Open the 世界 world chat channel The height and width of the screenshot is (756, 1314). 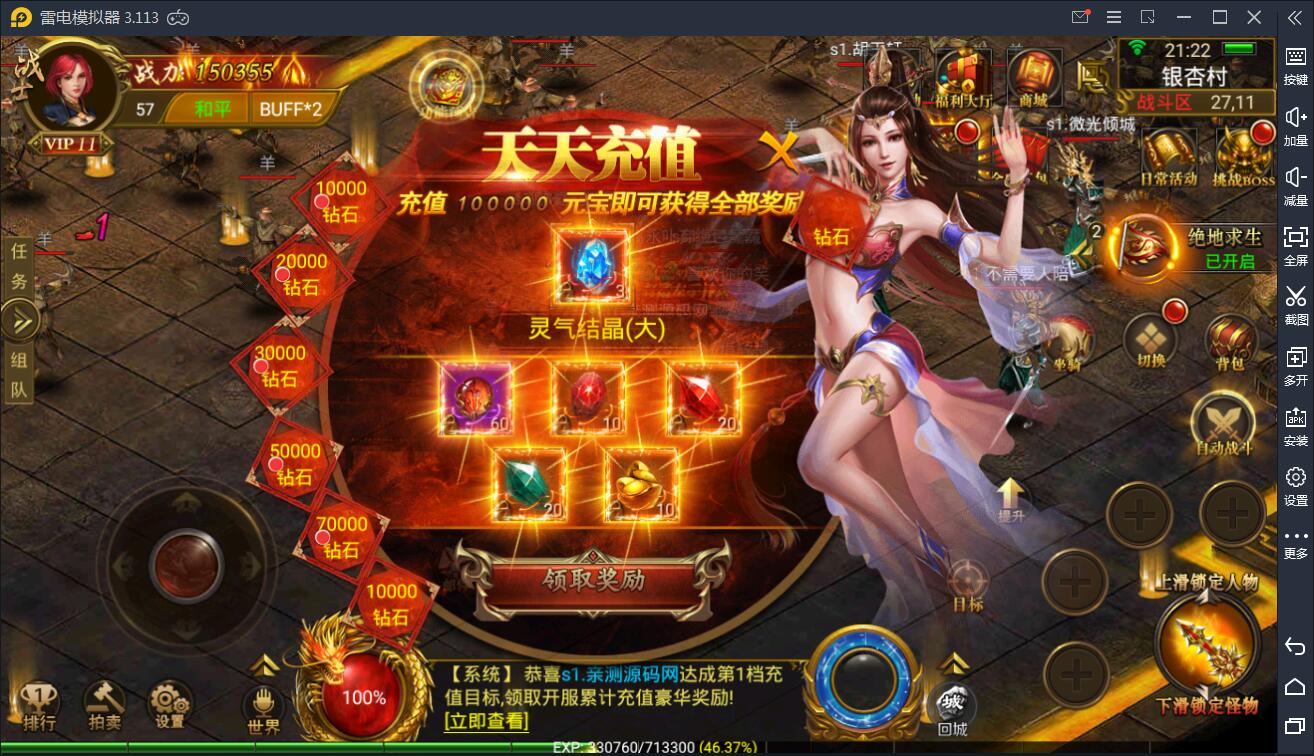tap(265, 703)
